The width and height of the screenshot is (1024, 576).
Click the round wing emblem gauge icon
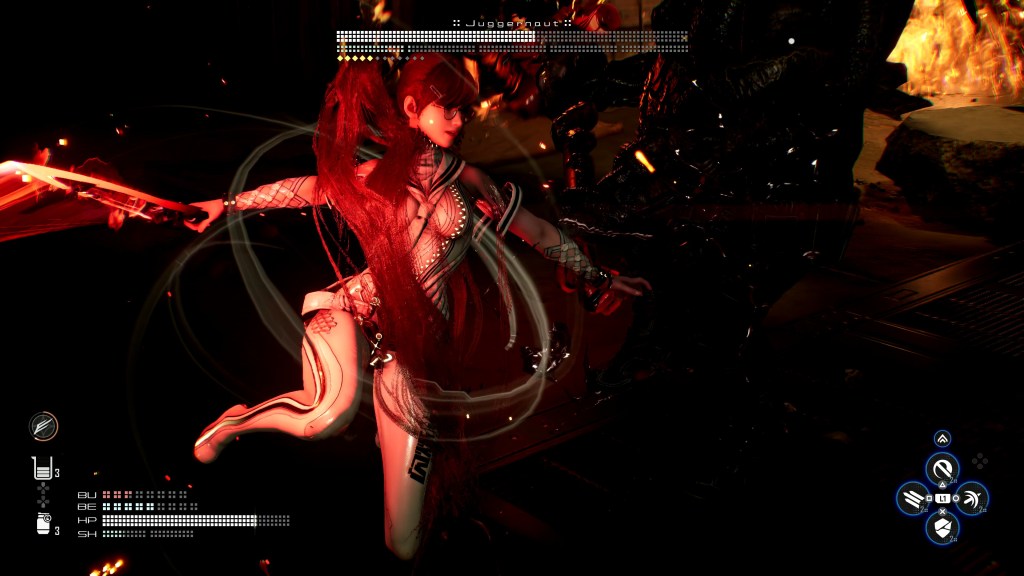pos(44,426)
